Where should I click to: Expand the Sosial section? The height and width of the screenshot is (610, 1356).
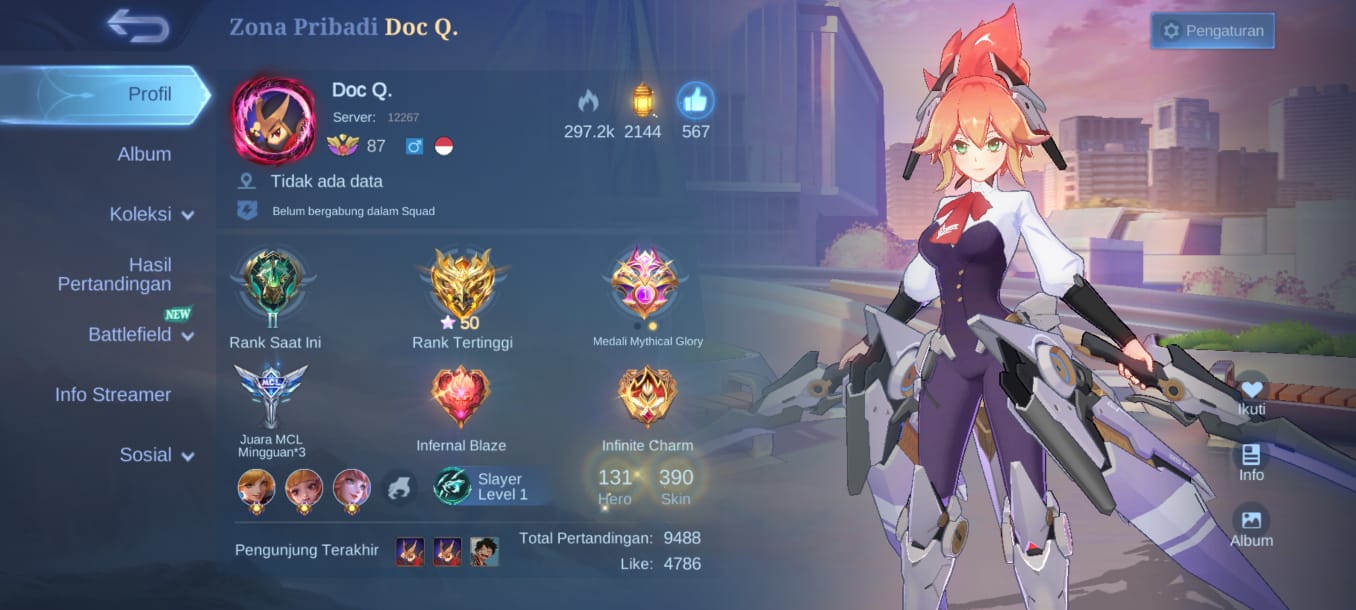point(156,455)
